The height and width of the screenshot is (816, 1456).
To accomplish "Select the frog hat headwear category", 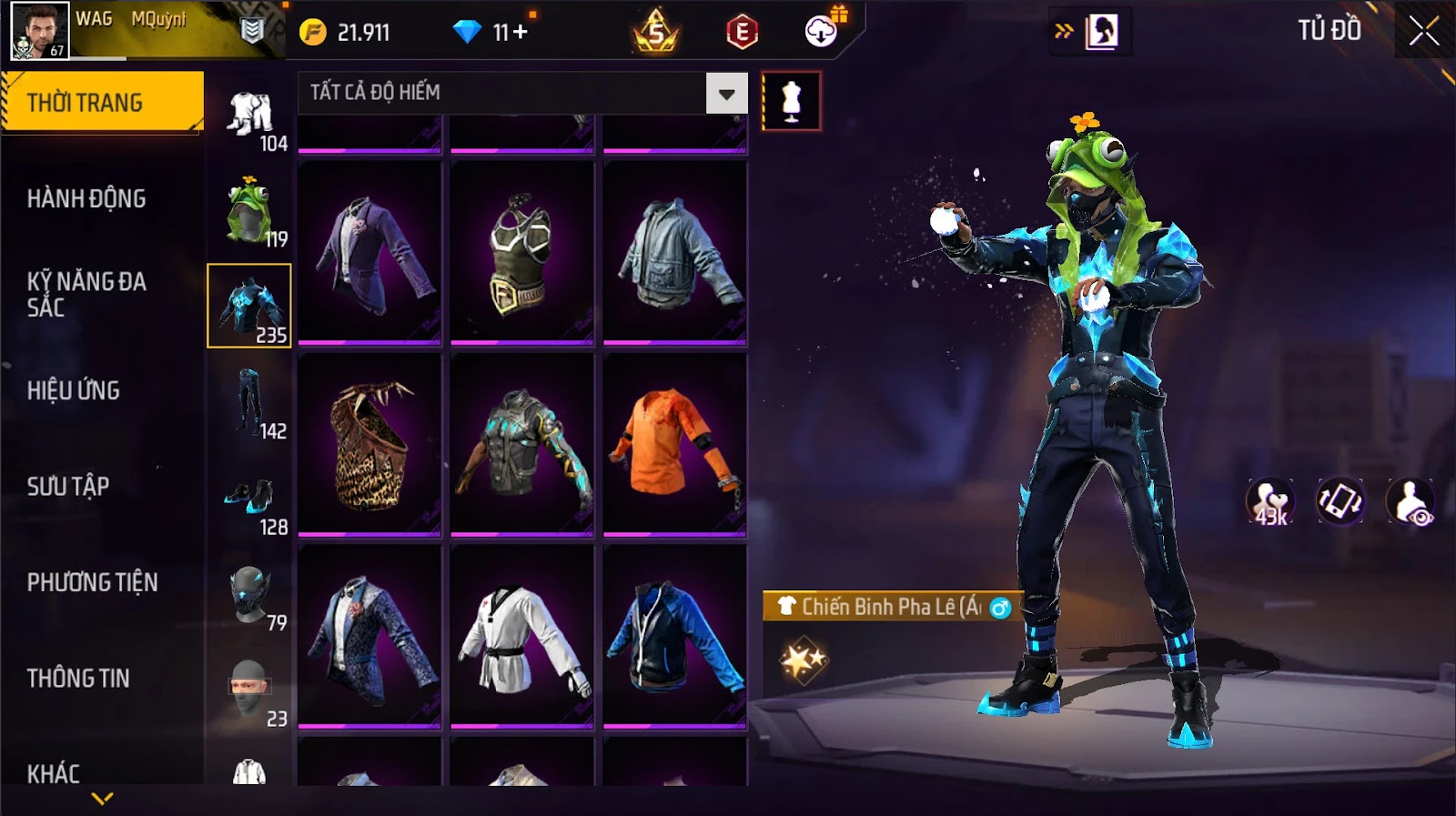I will [x=249, y=211].
